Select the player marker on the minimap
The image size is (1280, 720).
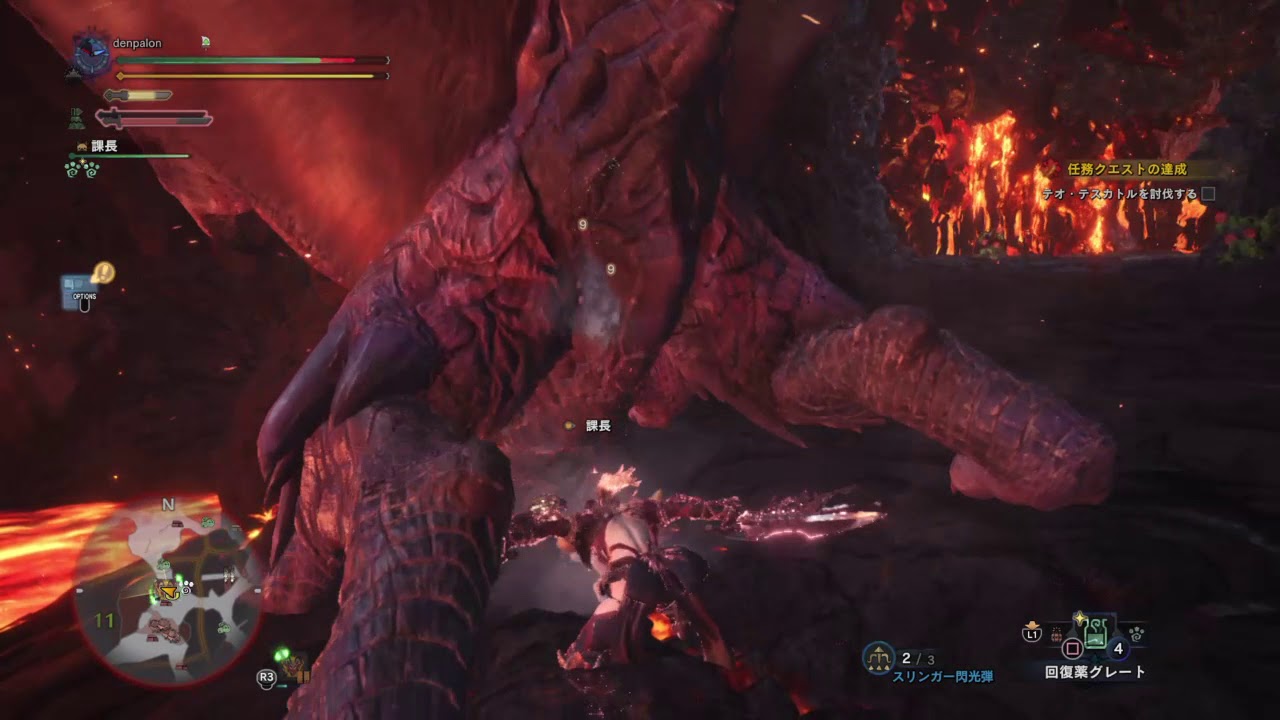click(x=165, y=592)
